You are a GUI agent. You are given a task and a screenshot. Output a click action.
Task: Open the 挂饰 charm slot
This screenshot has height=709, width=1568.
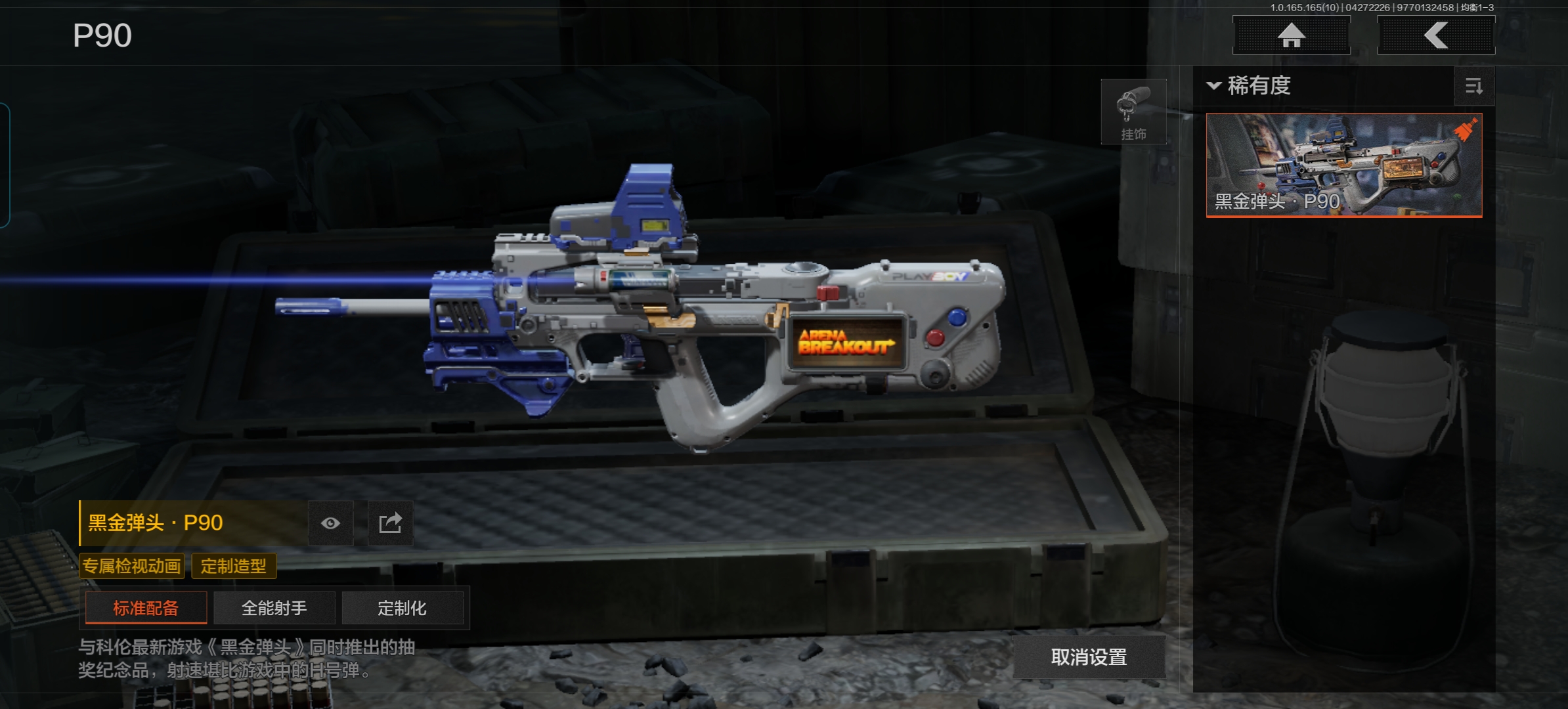pos(1133,112)
